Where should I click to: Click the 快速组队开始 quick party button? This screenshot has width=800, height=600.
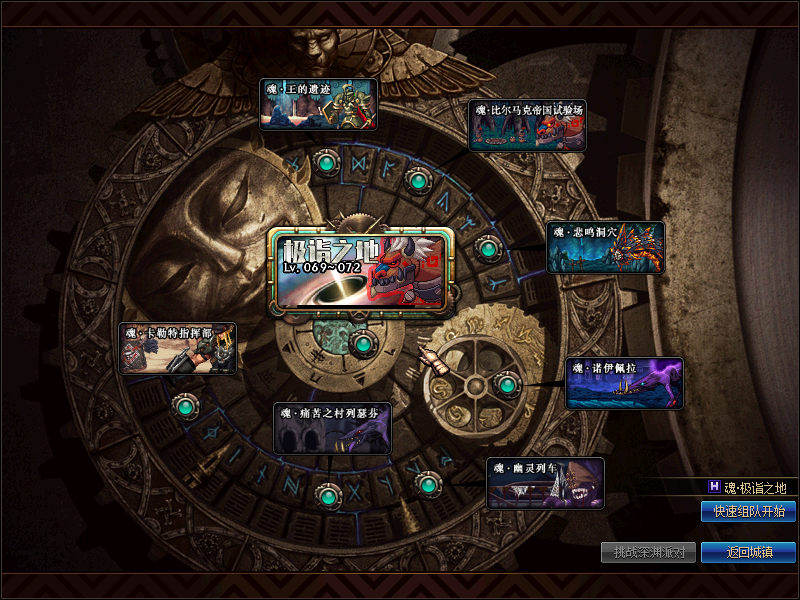748,512
